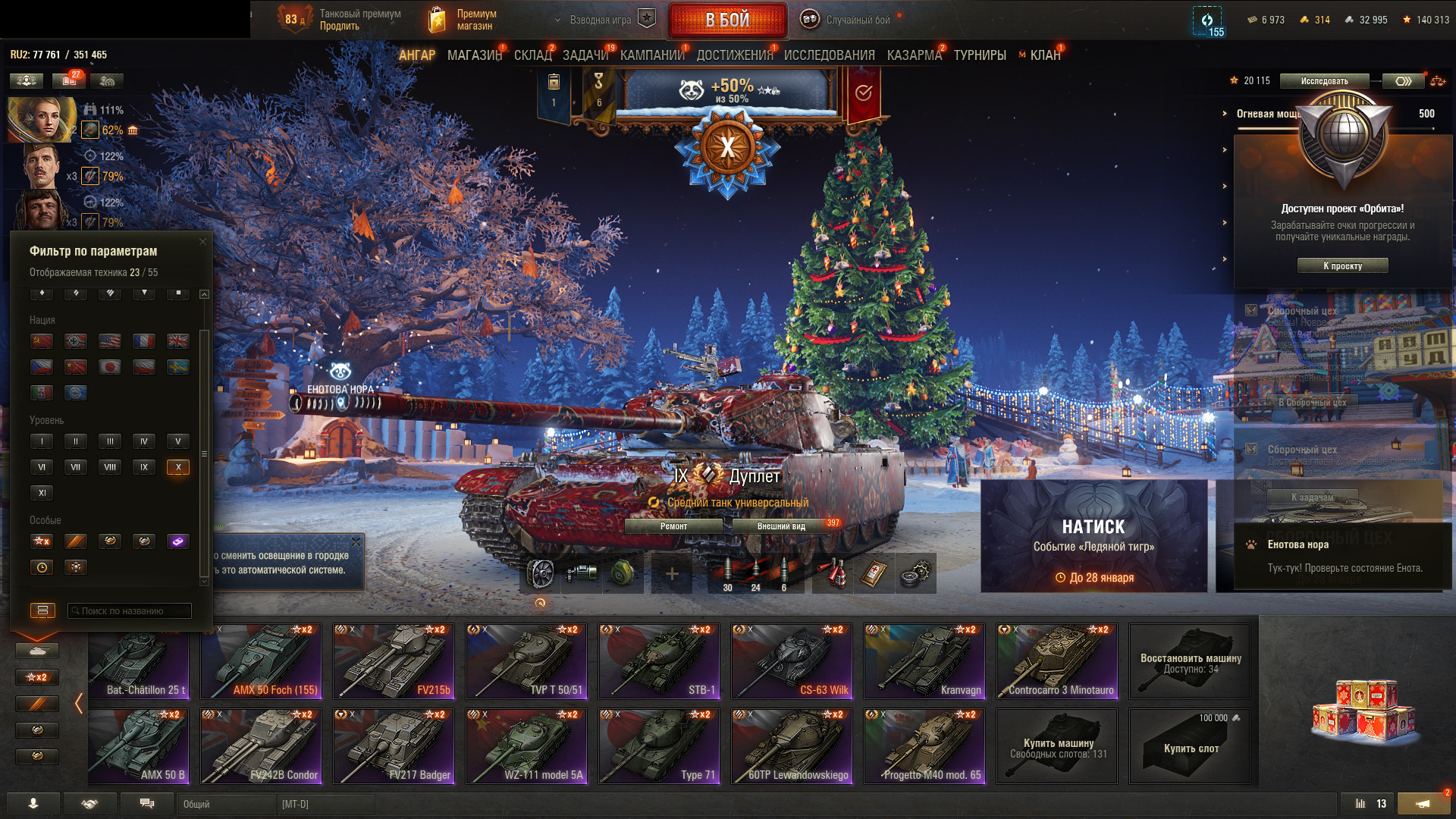Screen dimensions: 1456x819
Task: Type in the search by name field
Action: [130, 610]
